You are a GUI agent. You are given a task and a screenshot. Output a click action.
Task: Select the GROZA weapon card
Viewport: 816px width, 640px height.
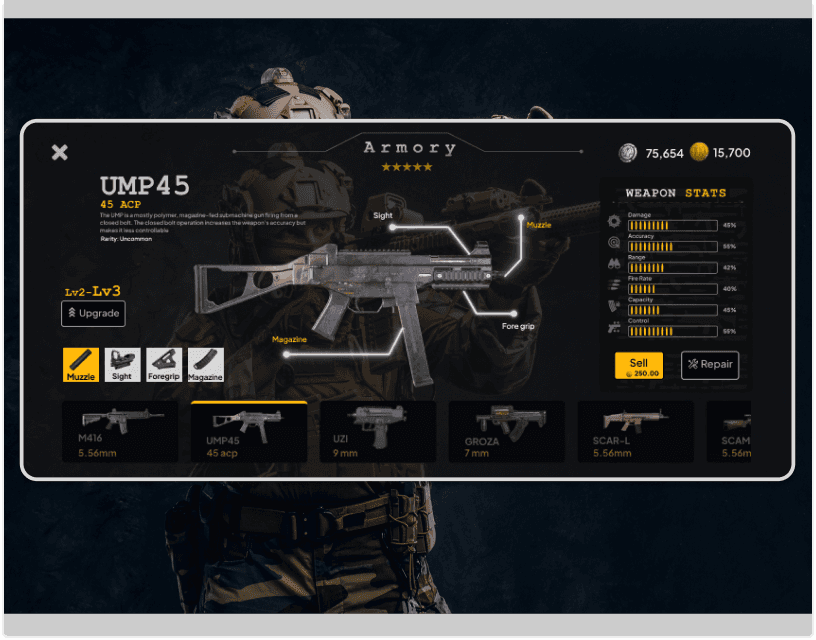(507, 432)
